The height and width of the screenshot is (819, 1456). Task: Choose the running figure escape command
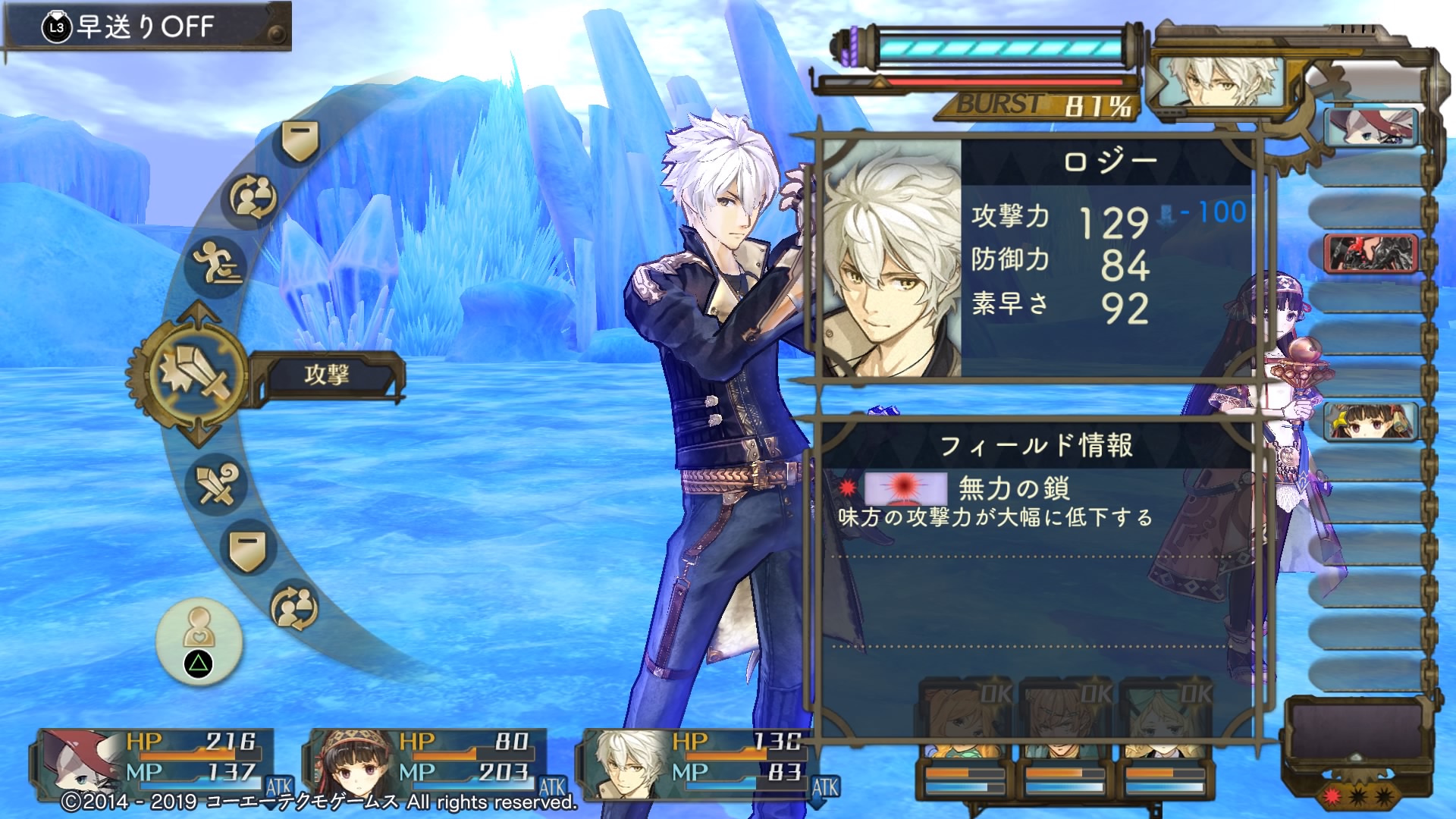tap(217, 265)
